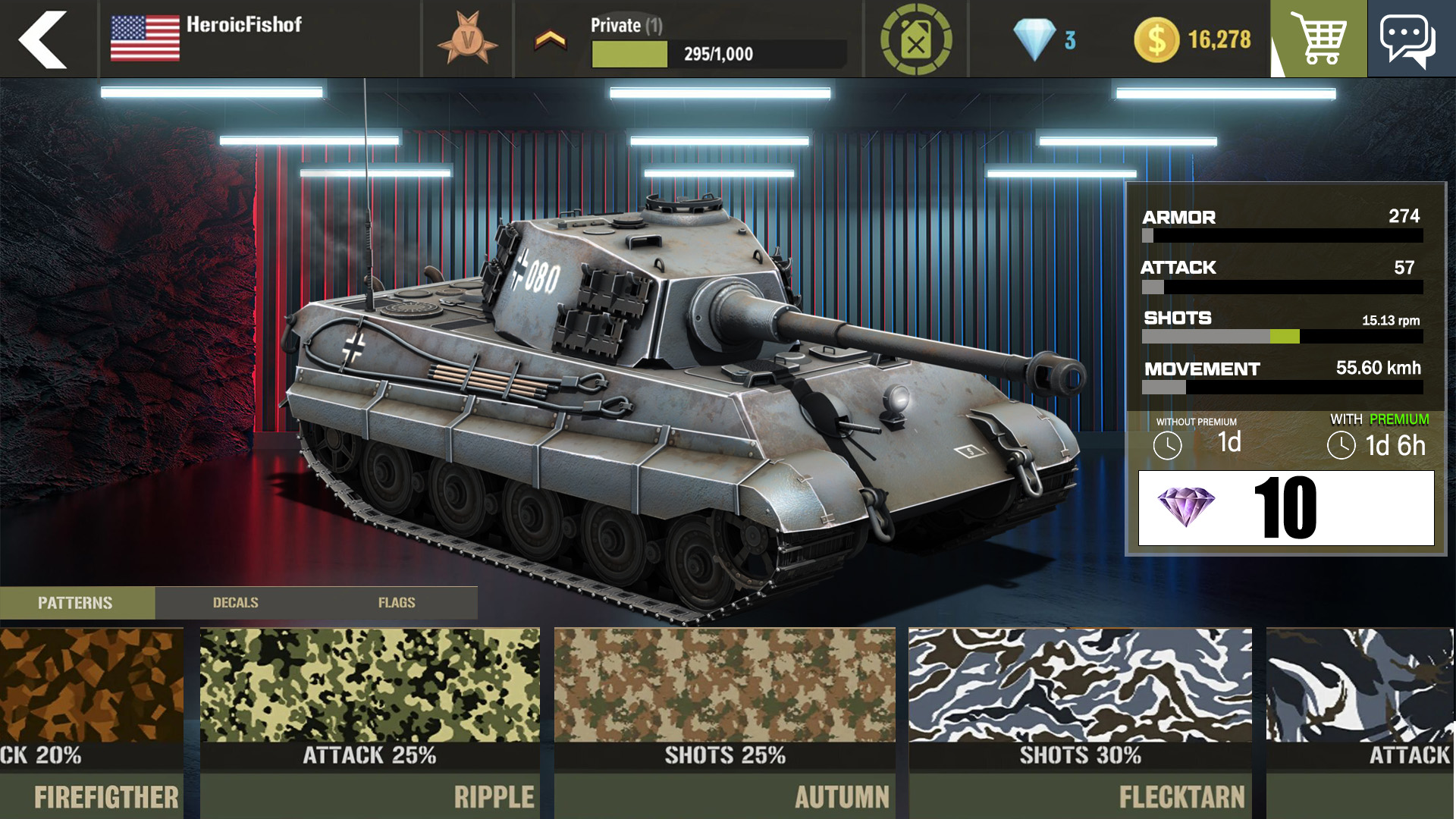Switch to the Flags tab
Screen dimensions: 1456x819
(x=397, y=603)
